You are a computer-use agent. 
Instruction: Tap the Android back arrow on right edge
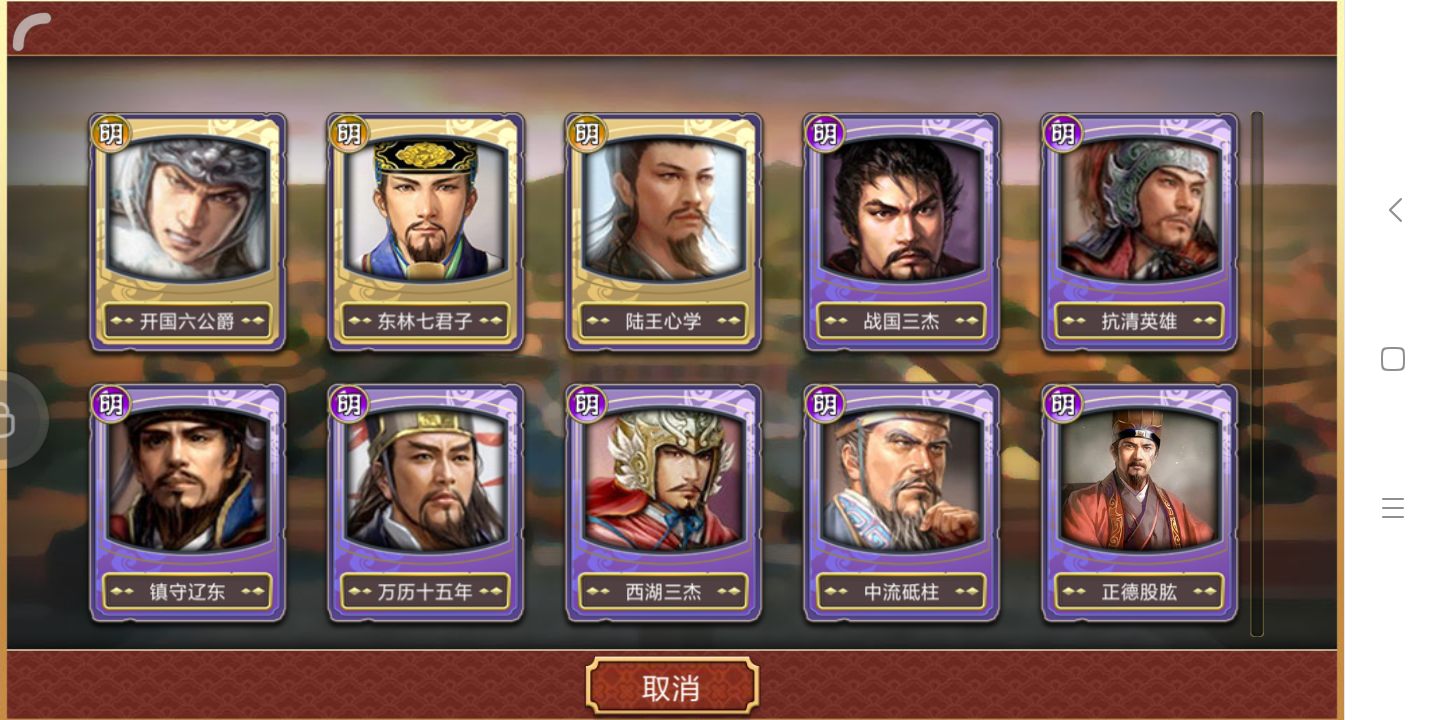point(1393,210)
